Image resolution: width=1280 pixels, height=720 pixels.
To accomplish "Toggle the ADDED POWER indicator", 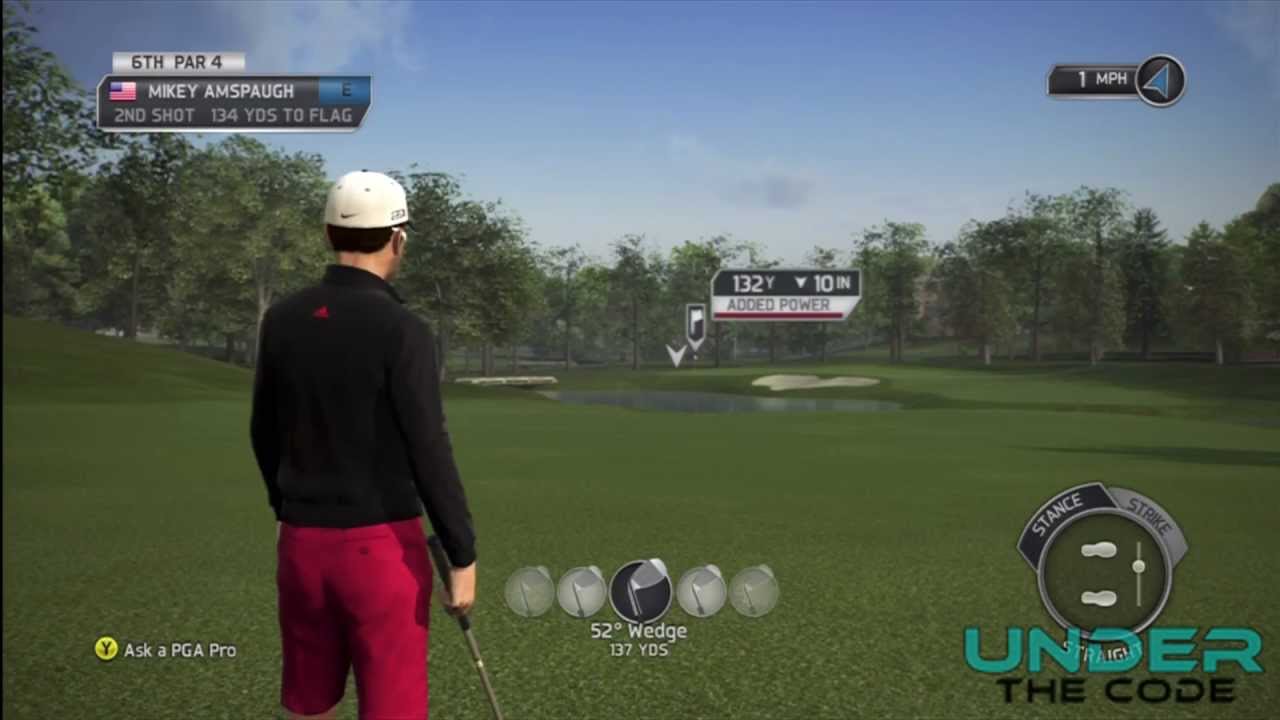I will coord(778,305).
